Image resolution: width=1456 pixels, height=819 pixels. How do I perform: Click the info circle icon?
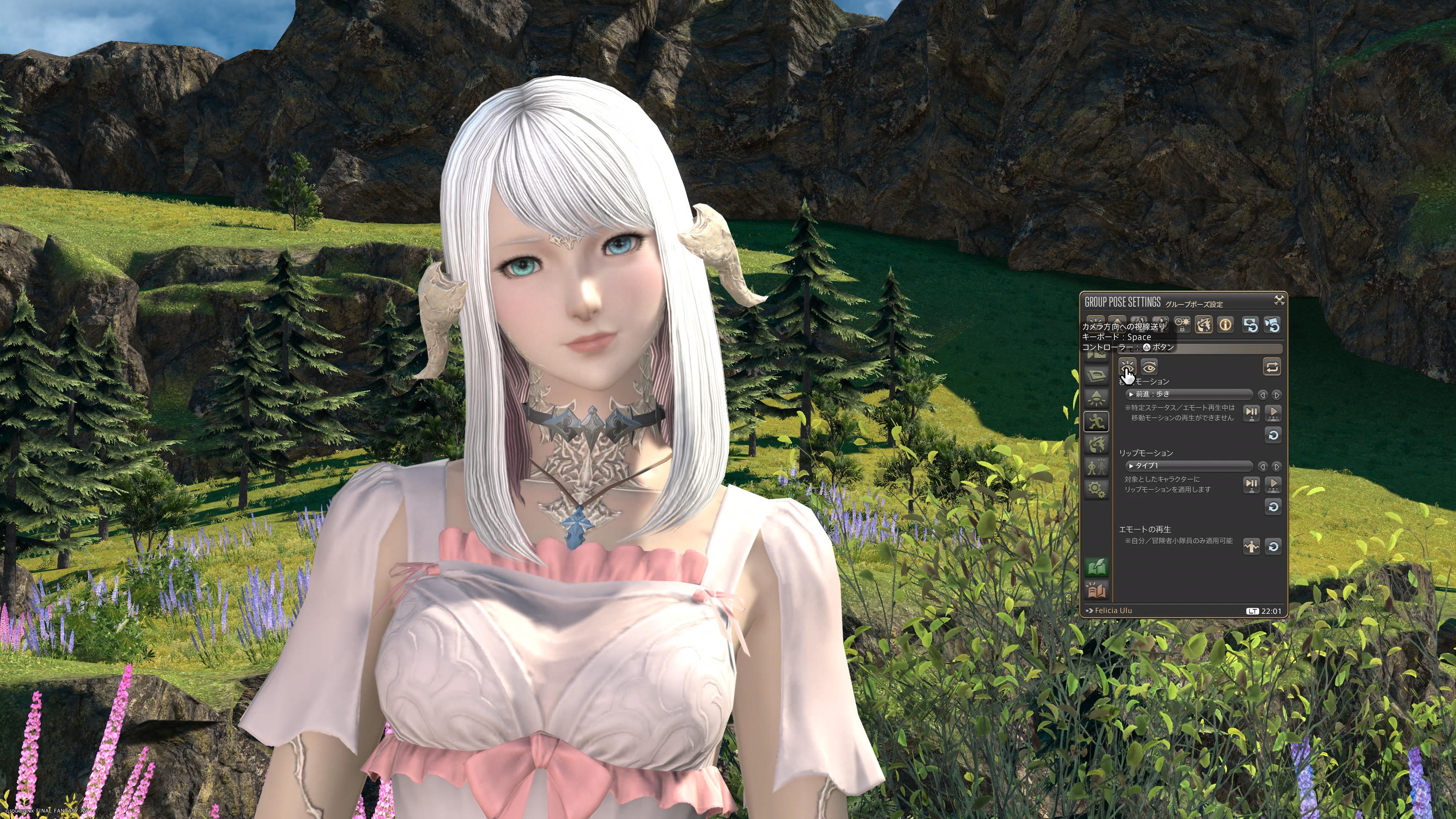(1225, 325)
